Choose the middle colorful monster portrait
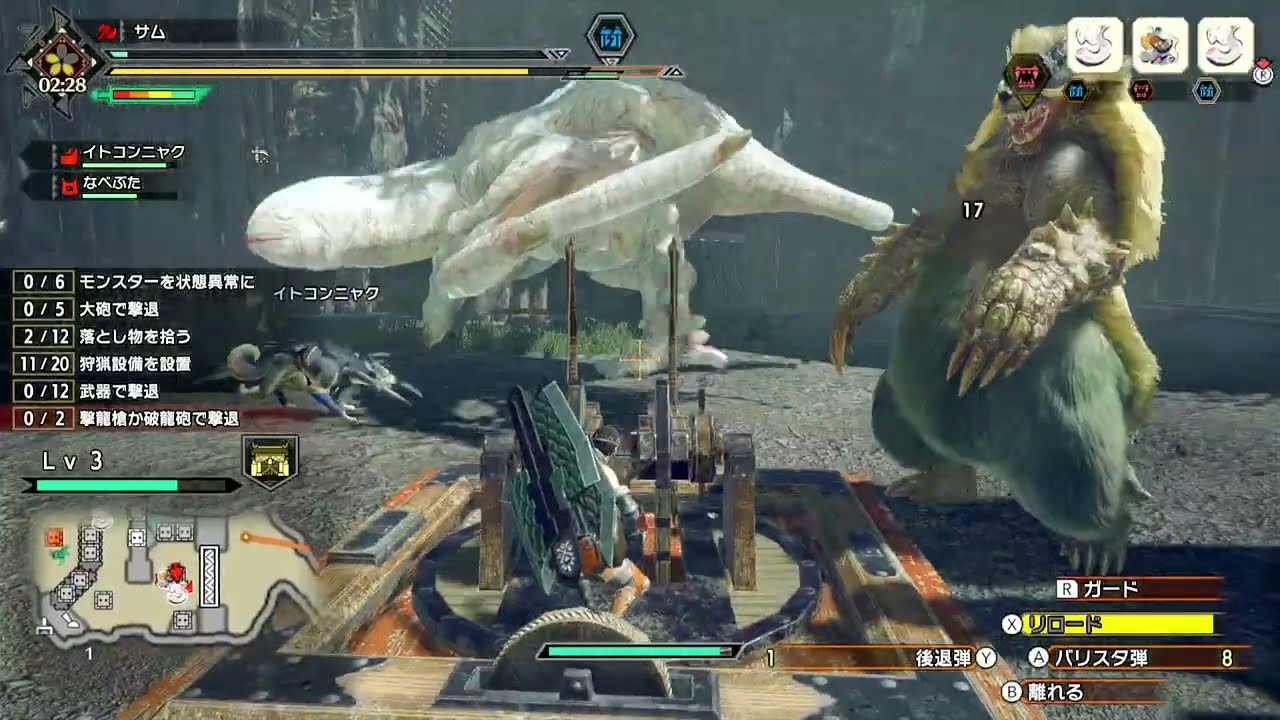This screenshot has width=1280, height=720. click(1160, 45)
